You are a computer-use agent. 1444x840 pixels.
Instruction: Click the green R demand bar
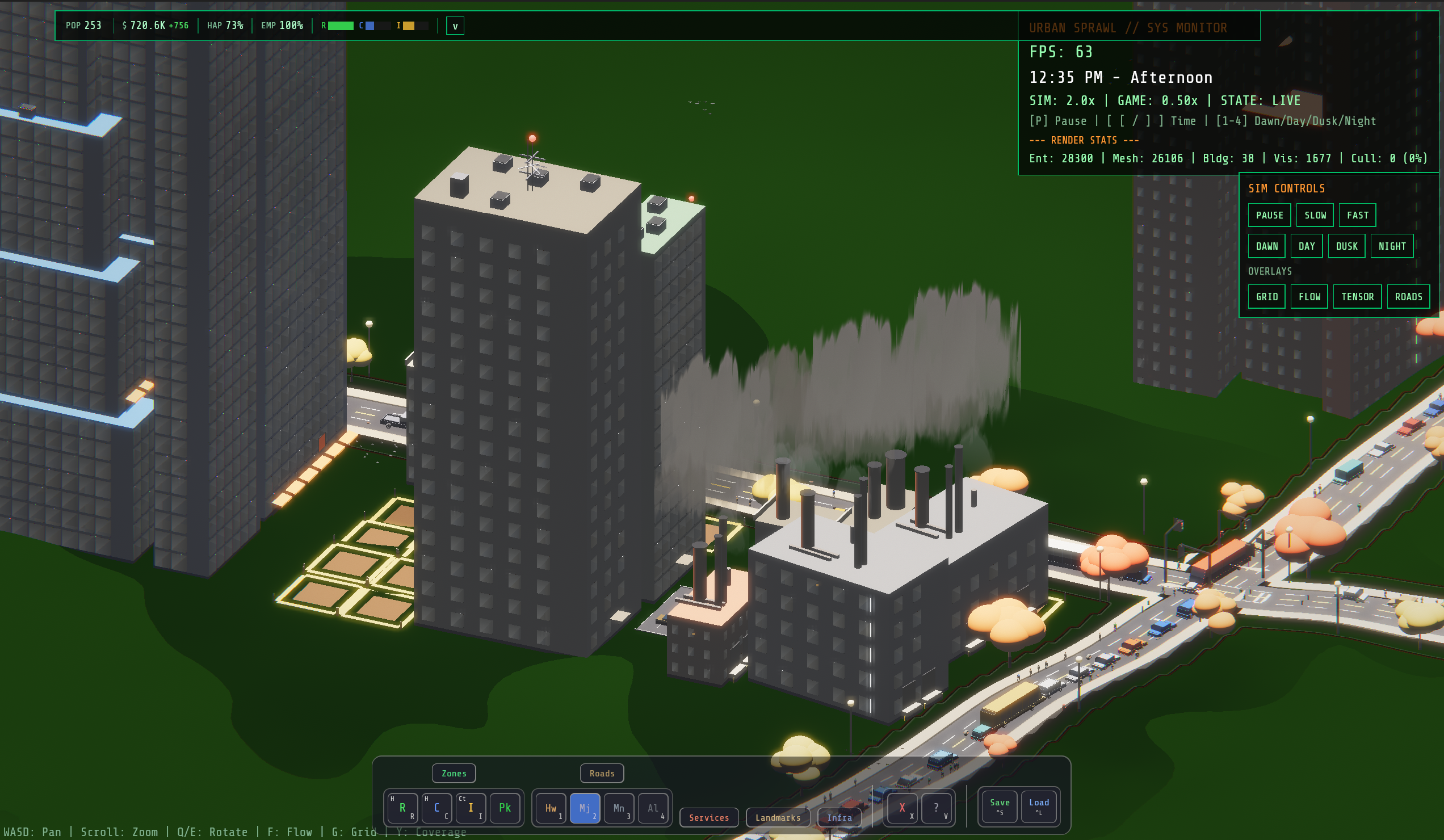(x=341, y=26)
